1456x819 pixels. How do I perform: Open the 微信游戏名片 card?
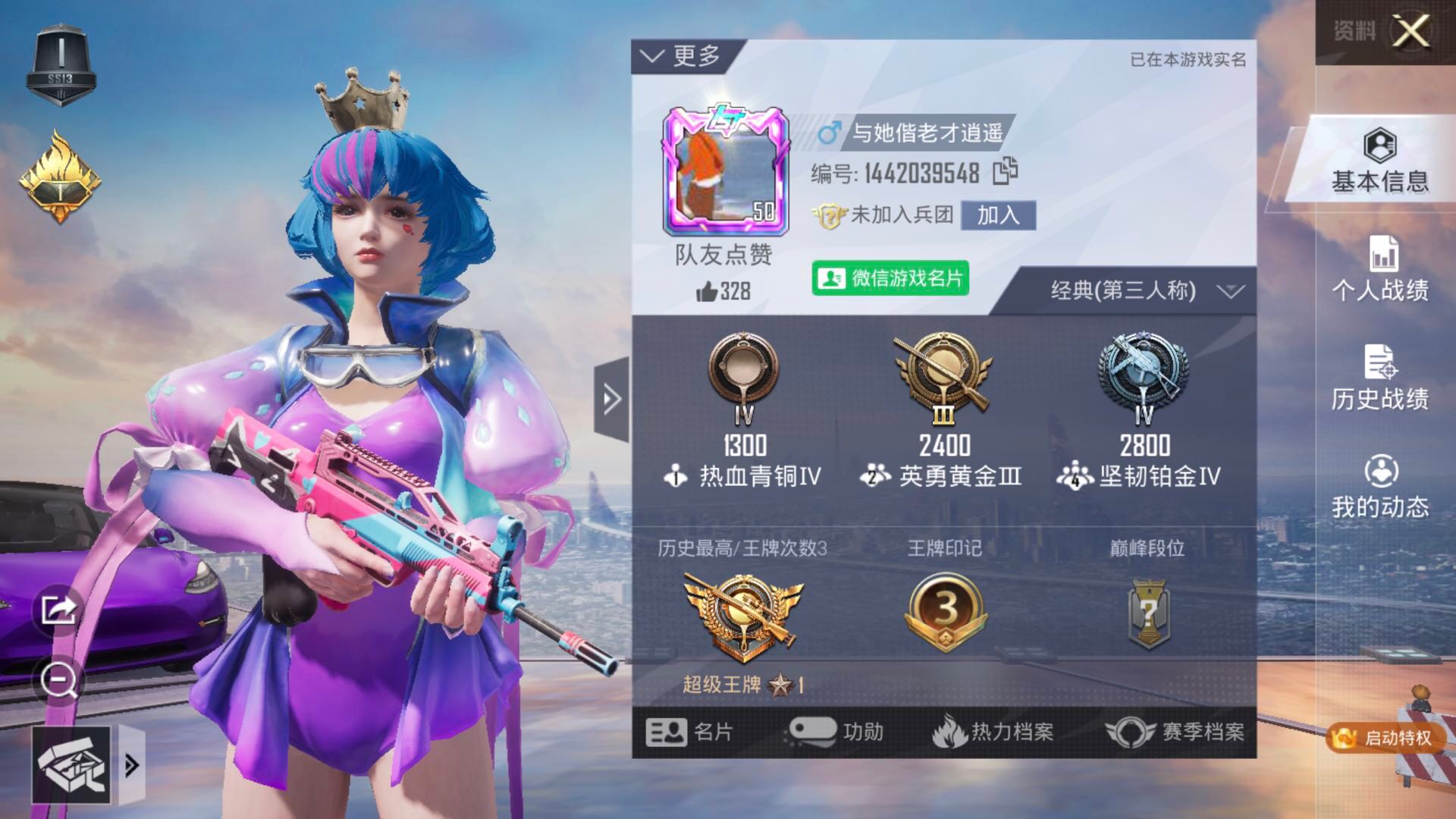click(890, 278)
